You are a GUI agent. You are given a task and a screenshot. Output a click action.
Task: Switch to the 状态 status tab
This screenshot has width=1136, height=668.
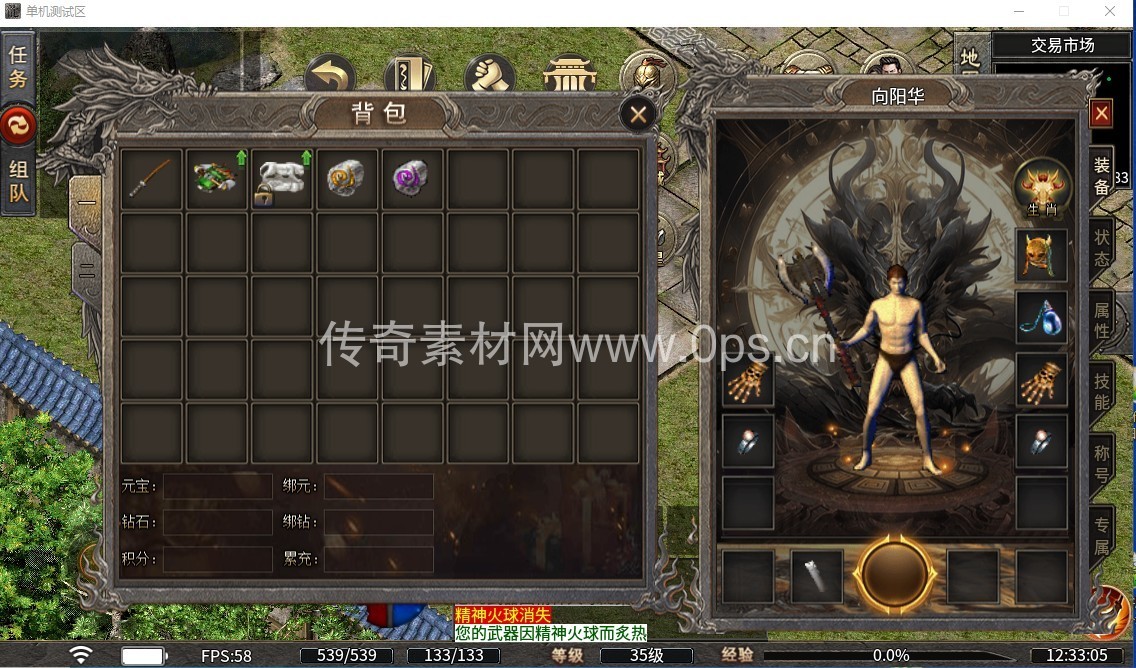click(1101, 246)
